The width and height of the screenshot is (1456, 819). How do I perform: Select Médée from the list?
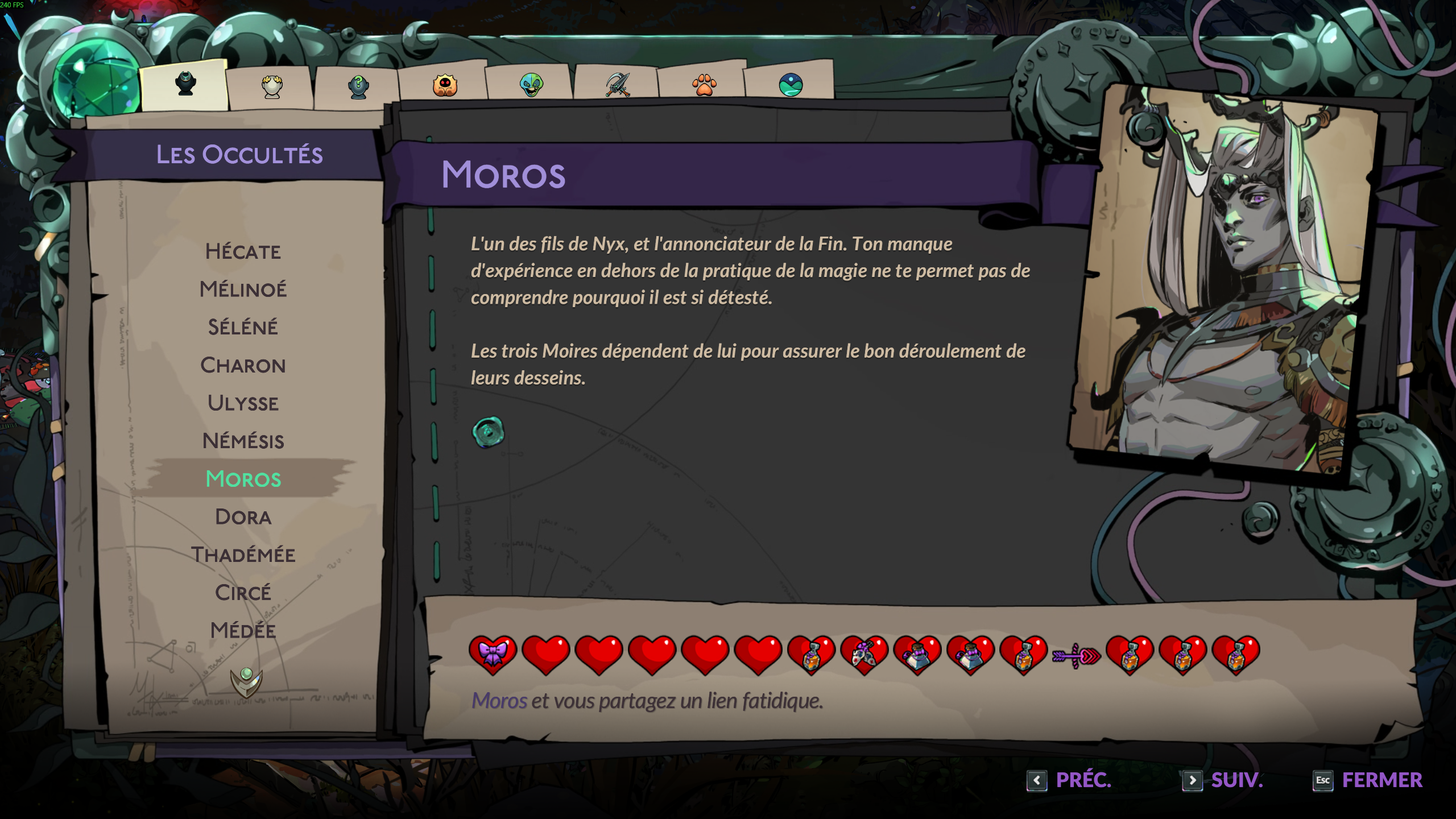243,630
